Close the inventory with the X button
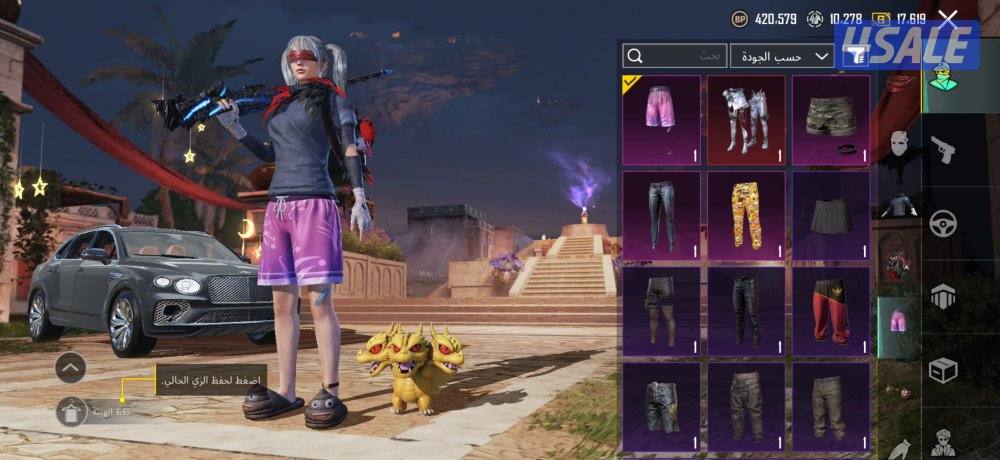This screenshot has width=1000, height=460. point(948,18)
